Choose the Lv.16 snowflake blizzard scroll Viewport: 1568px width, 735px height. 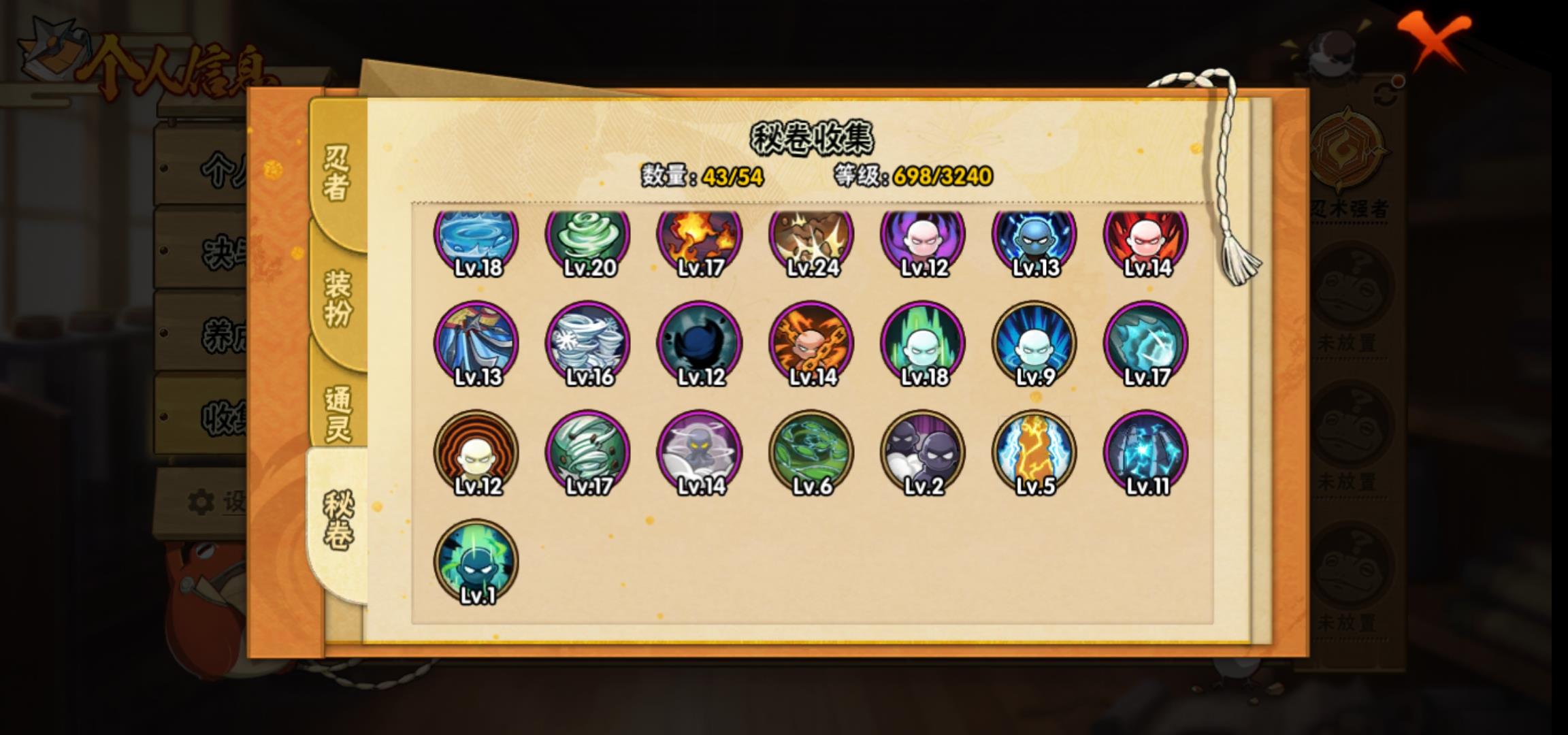[x=588, y=344]
